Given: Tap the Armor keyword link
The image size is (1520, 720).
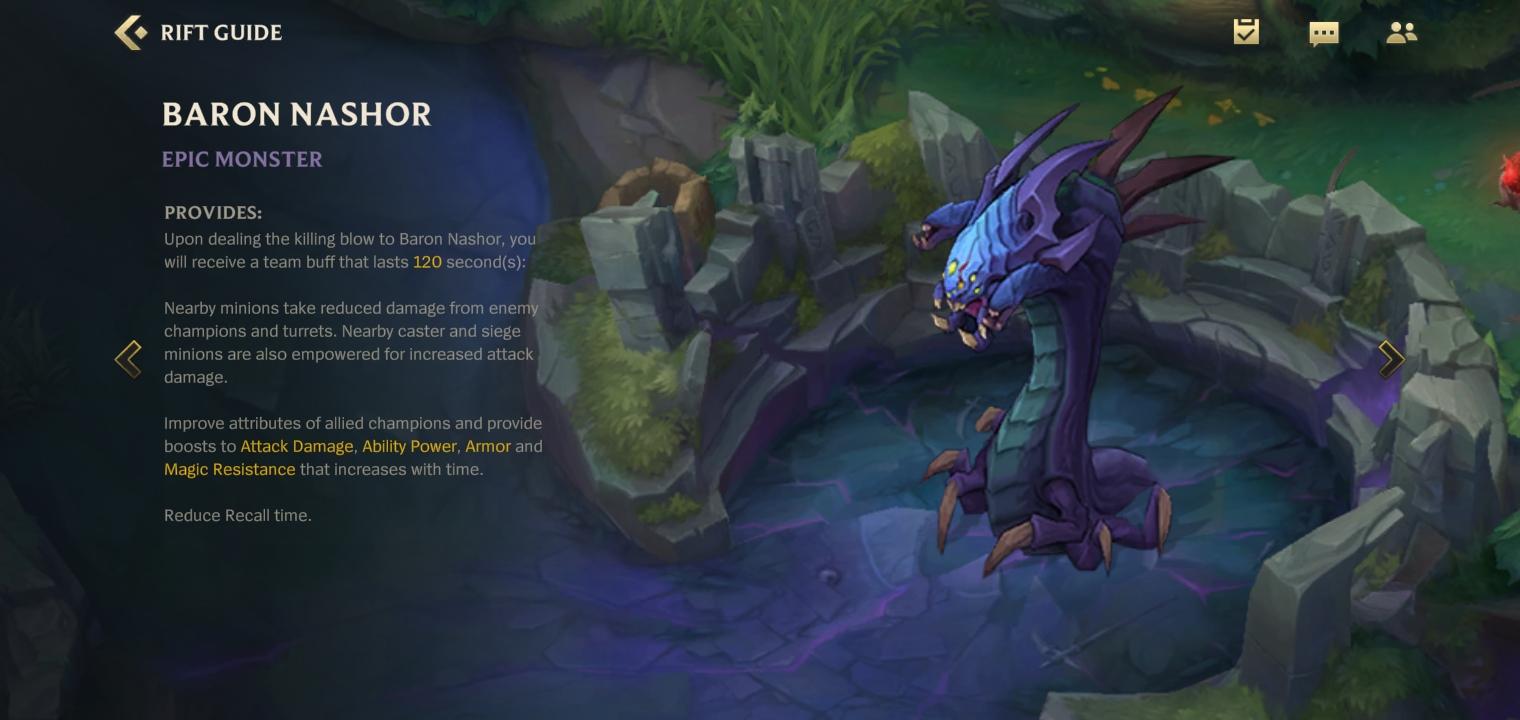Looking at the screenshot, I should 488,447.
